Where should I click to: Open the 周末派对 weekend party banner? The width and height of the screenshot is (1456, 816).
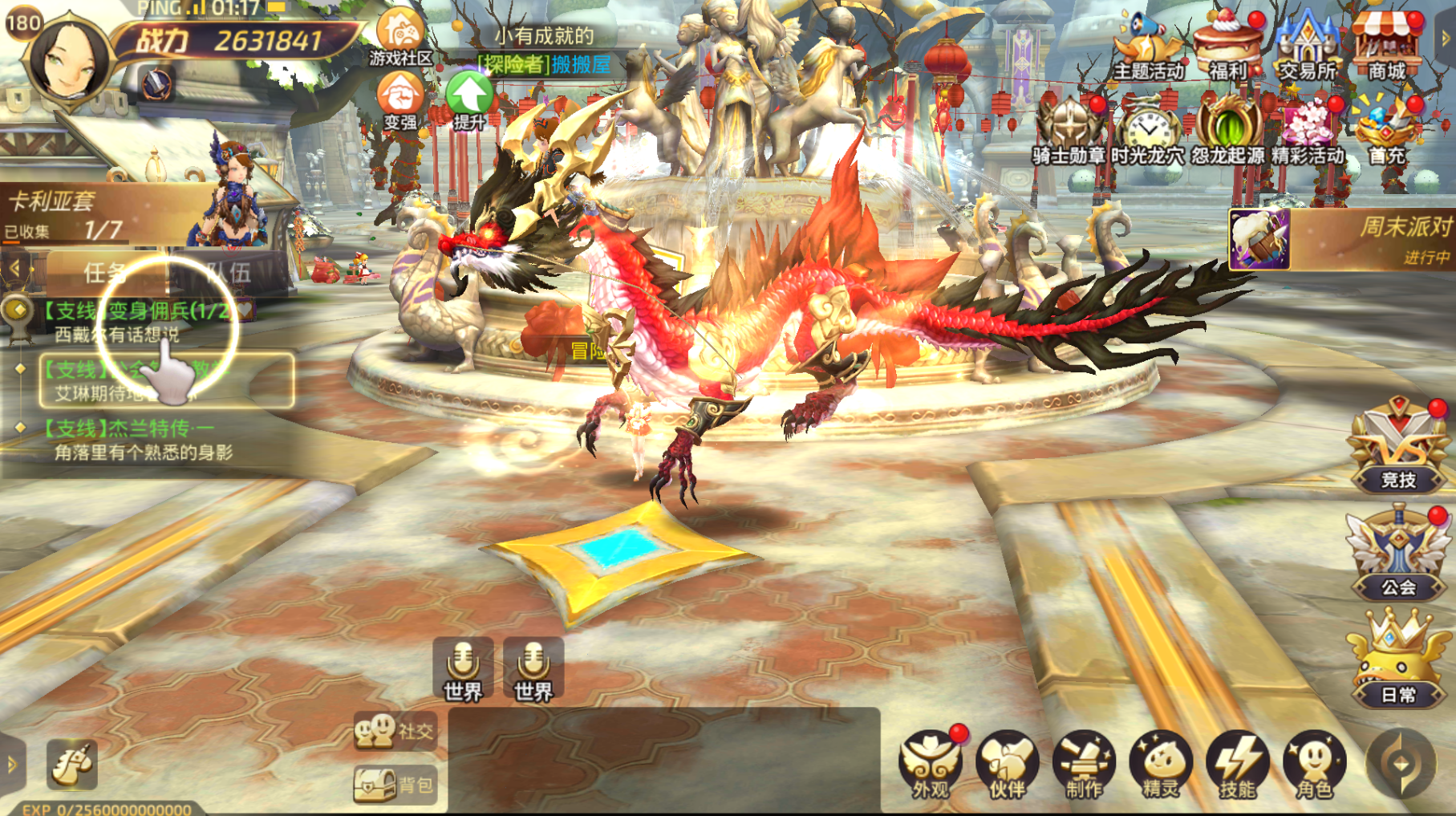(1341, 239)
